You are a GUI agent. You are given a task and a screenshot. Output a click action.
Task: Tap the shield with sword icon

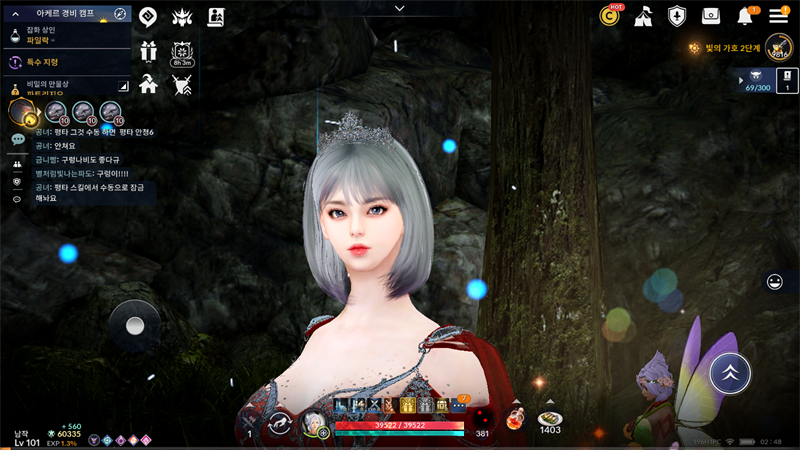(181, 83)
